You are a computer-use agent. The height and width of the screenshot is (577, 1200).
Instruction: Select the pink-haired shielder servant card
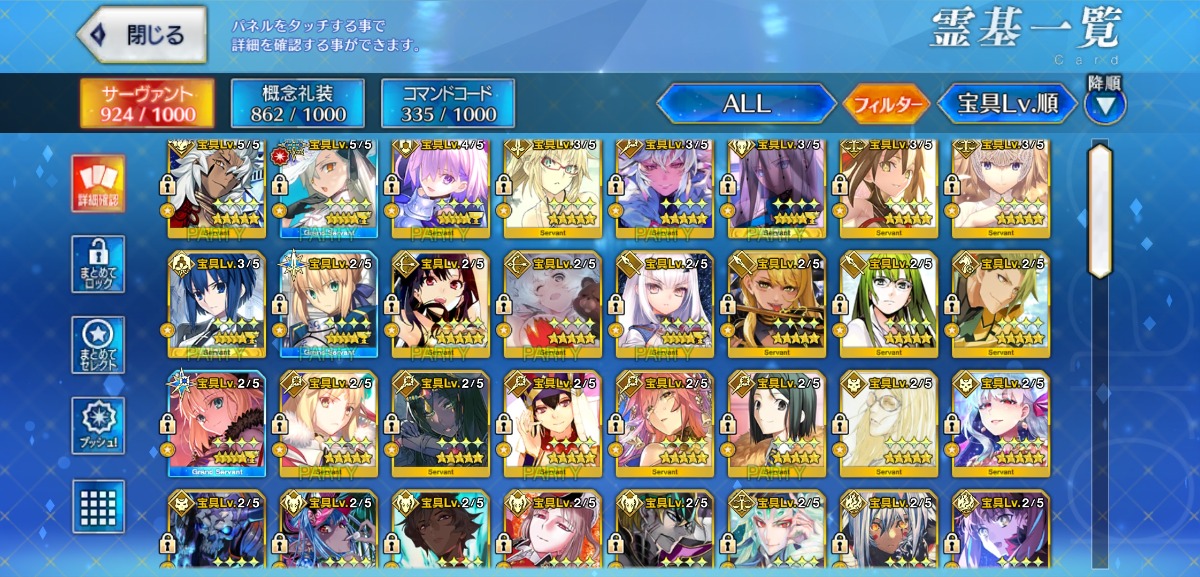pos(440,185)
